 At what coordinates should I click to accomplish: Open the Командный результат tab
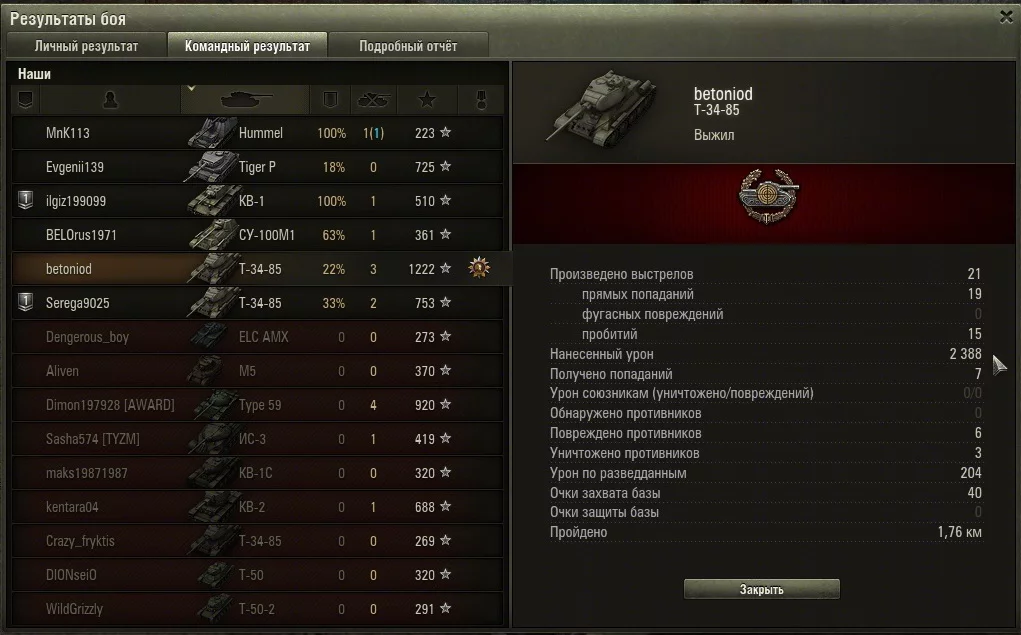pos(247,46)
